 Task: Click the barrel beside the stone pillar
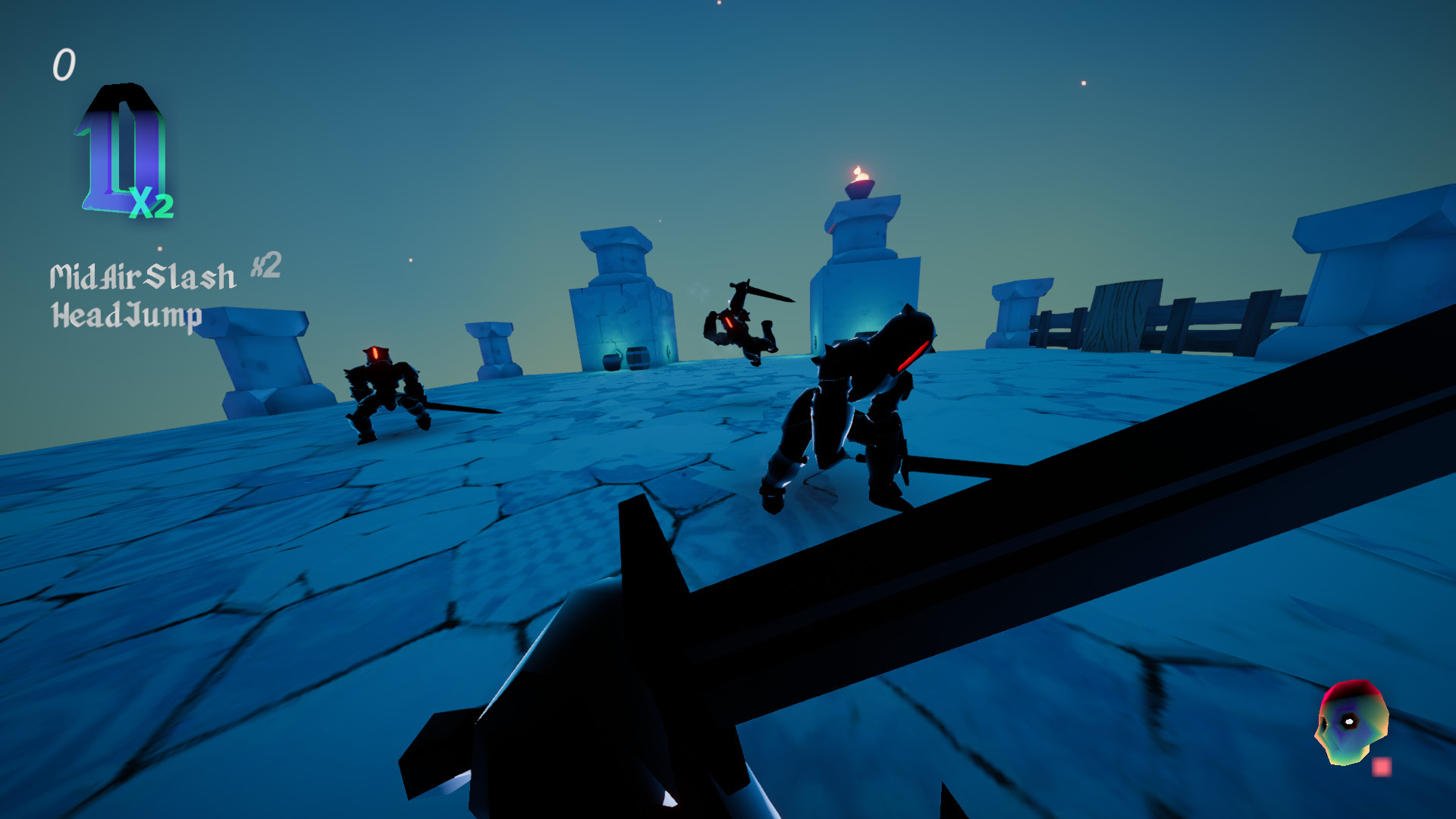click(x=639, y=358)
